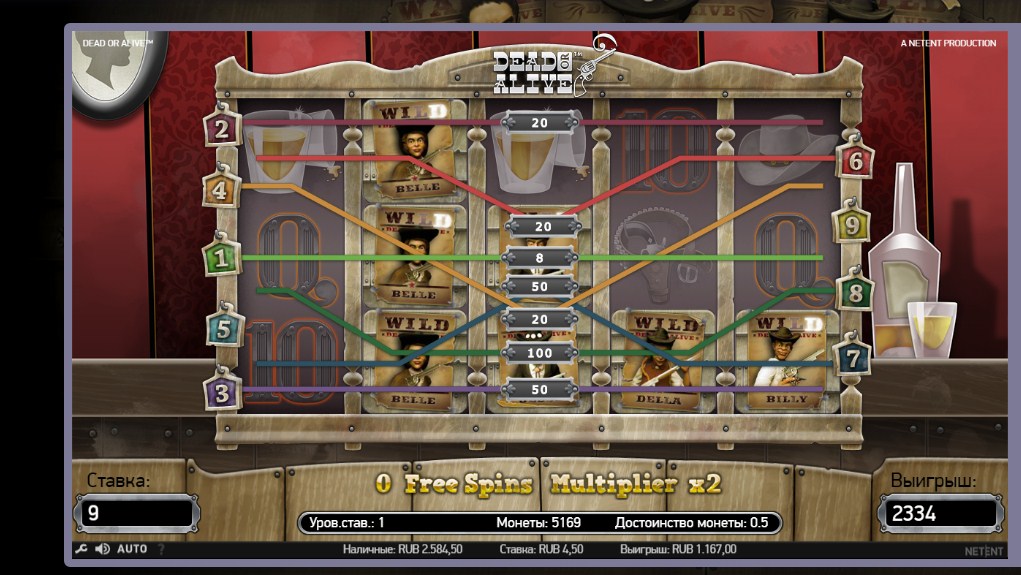Open the help question mark
This screenshot has height=575, width=1021.
pos(161,549)
